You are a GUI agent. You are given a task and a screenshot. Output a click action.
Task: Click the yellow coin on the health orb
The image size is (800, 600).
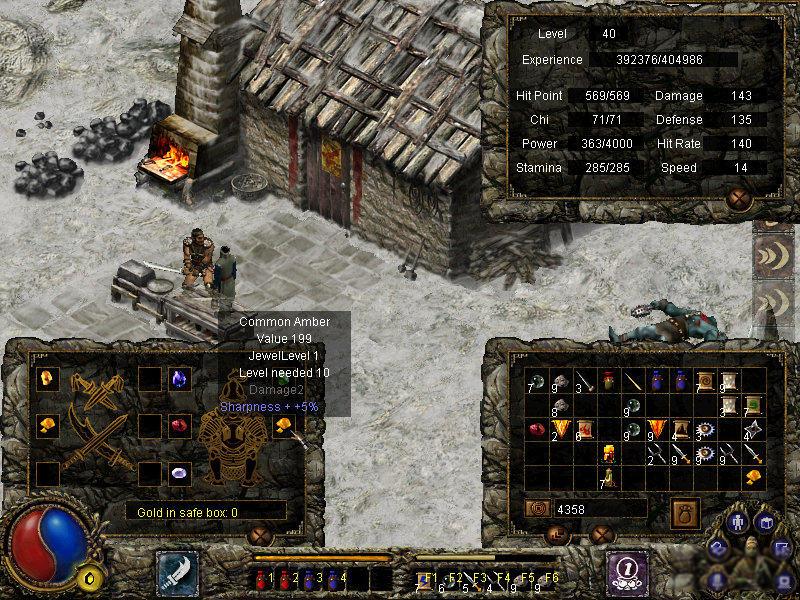pos(90,577)
